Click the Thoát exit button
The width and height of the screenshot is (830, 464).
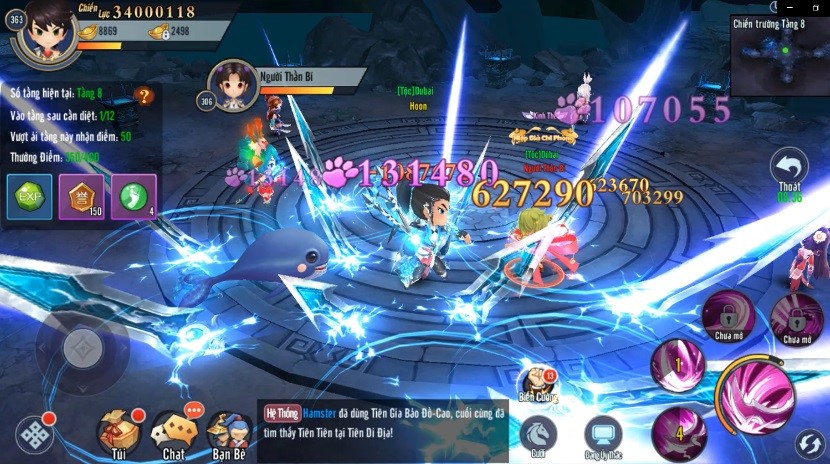coord(789,171)
